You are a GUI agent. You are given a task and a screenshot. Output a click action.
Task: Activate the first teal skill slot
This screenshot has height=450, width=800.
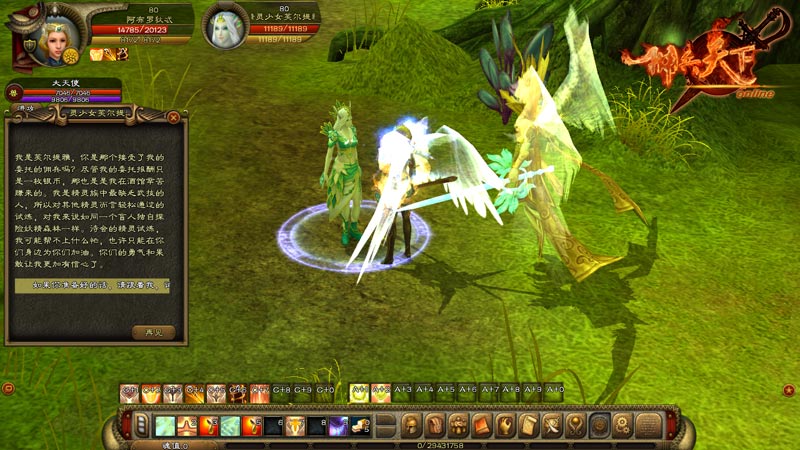[165, 427]
